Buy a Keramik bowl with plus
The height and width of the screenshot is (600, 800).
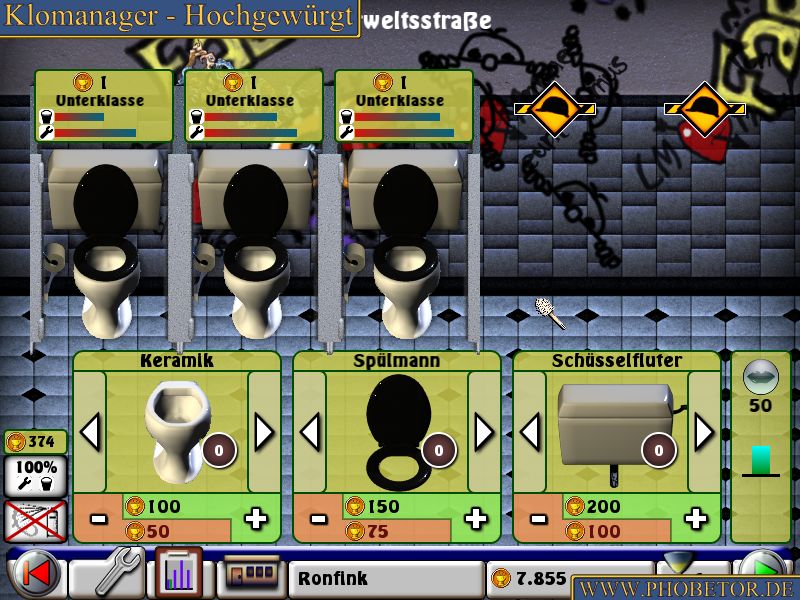(257, 519)
